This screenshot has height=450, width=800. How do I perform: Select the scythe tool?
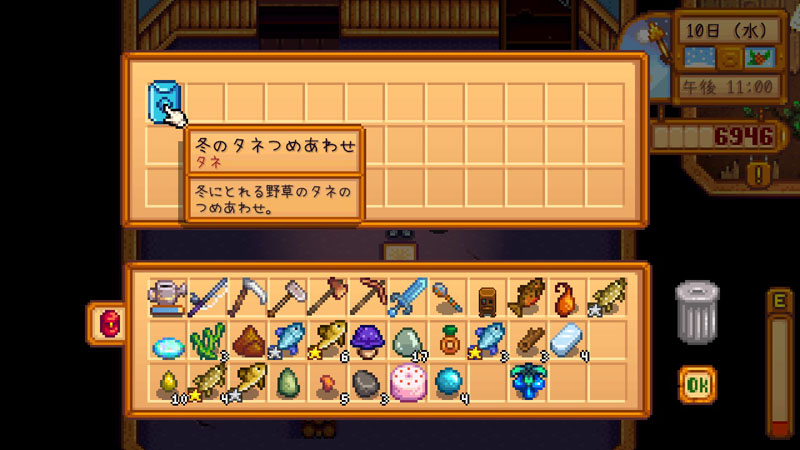[246, 297]
